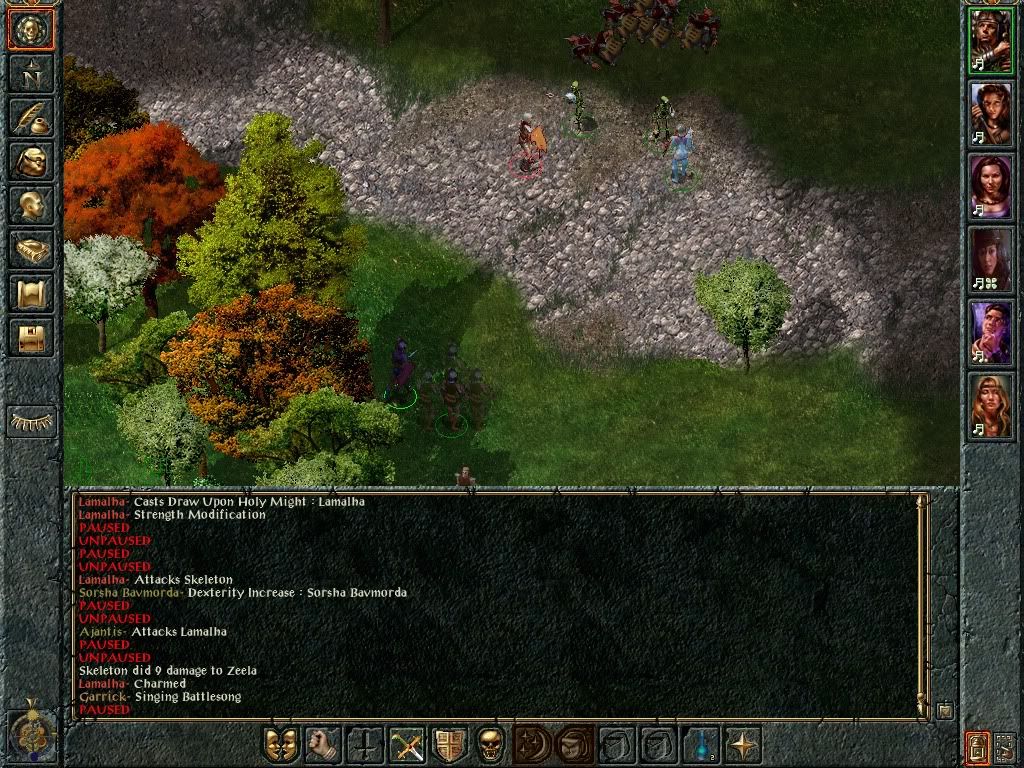Image resolution: width=1024 pixels, height=768 pixels.
Task: Show the character record via the bald head icon
Action: [x=31, y=205]
